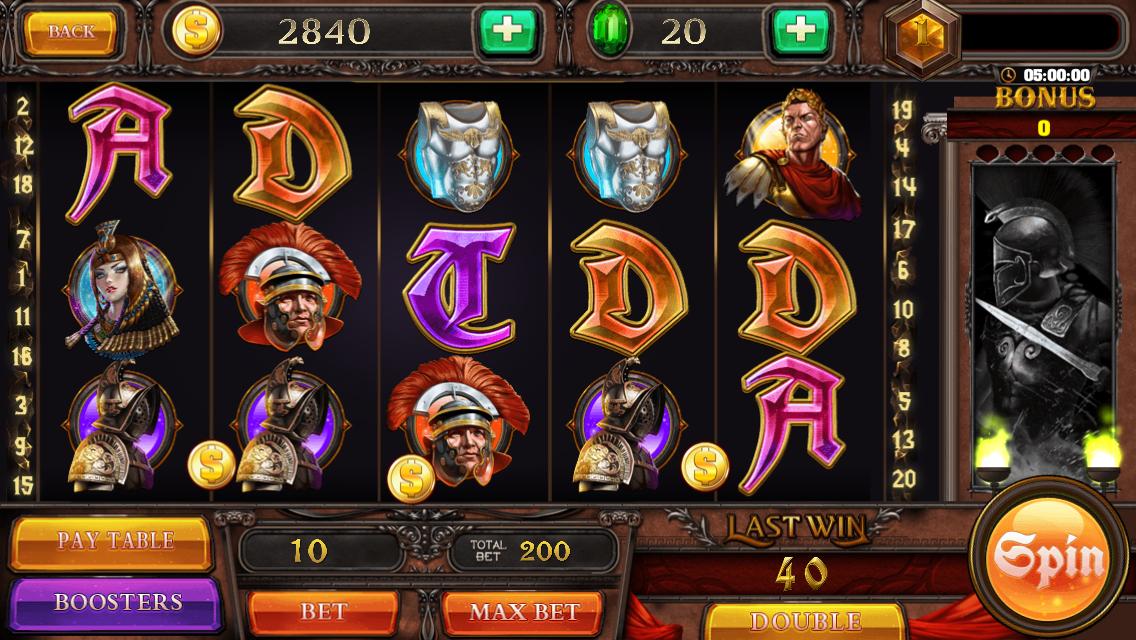Double the last win
This screenshot has height=640, width=1136.
[805, 622]
